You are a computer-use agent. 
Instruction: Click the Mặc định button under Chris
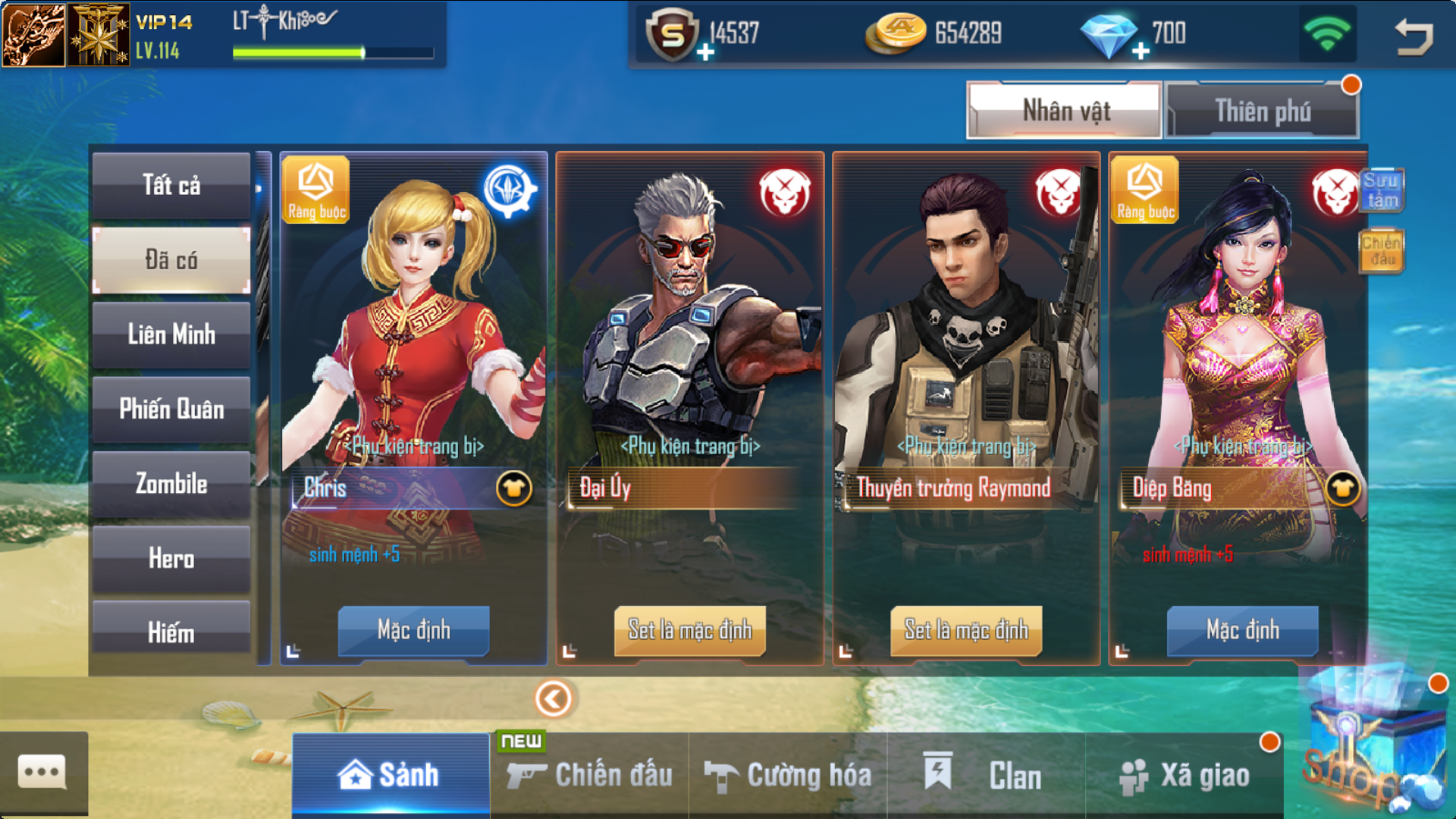pyautogui.click(x=413, y=630)
